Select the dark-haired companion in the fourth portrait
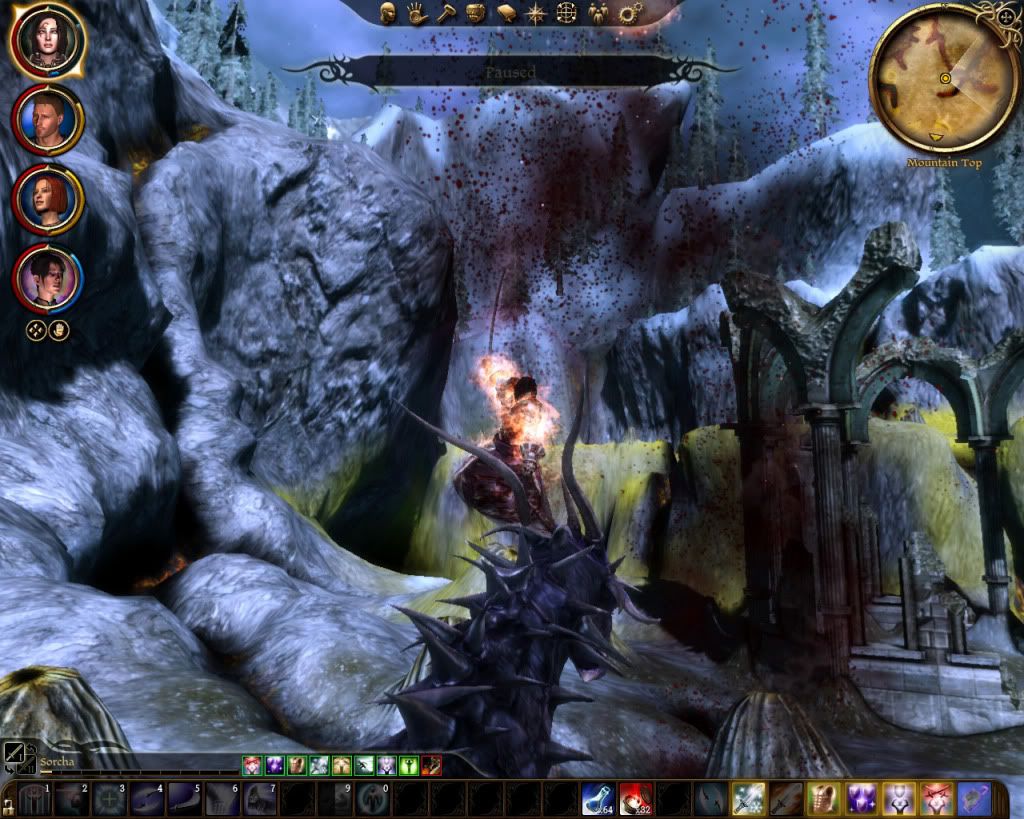Screen dimensions: 1024x819 click(48, 277)
